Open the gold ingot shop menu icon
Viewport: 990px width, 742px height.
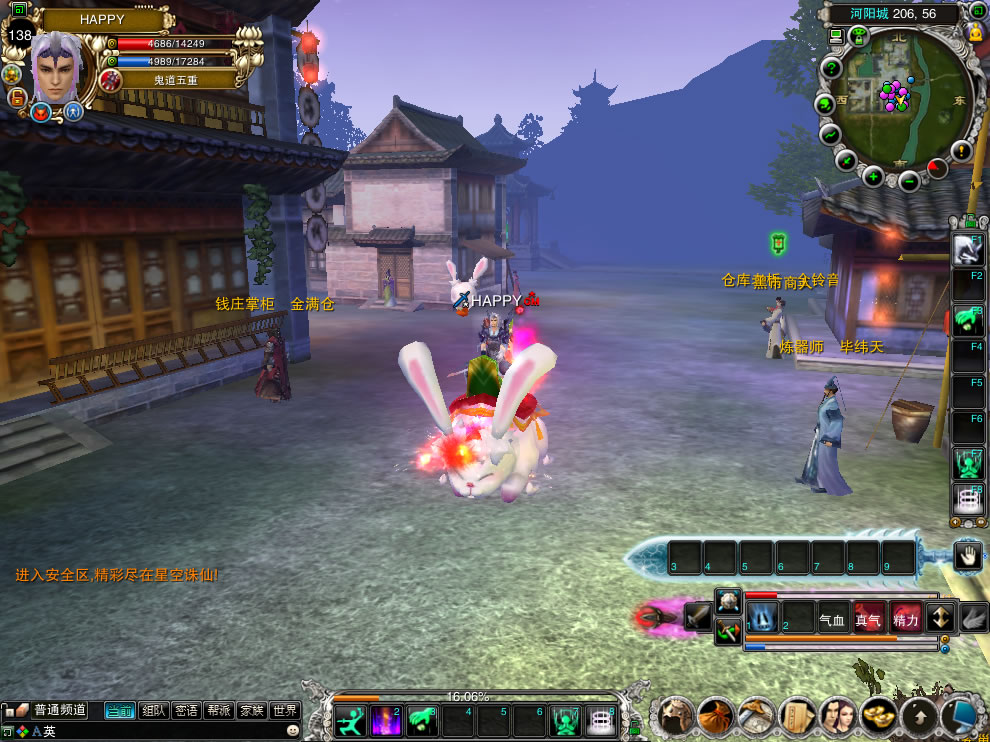(881, 716)
